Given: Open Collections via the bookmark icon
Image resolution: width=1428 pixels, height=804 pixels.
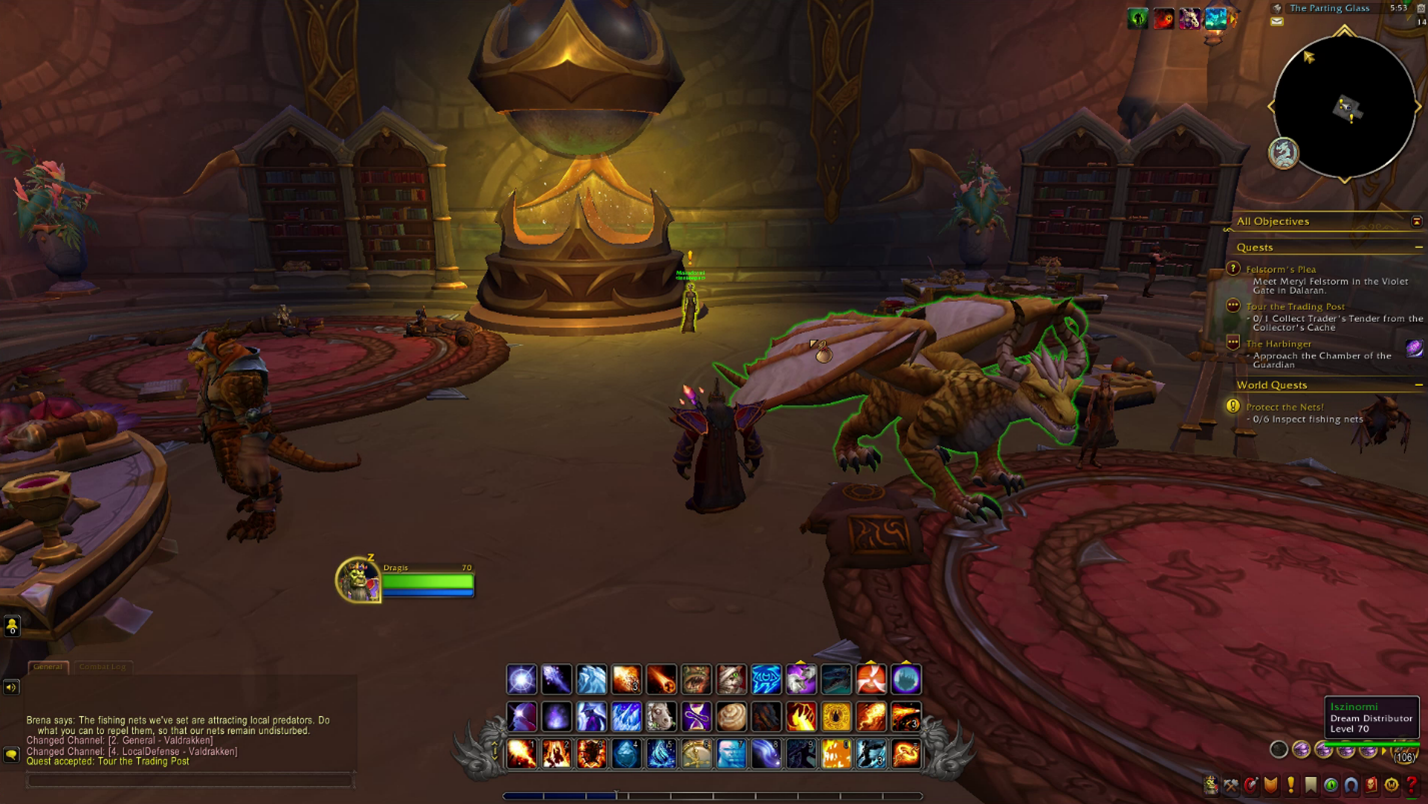Looking at the screenshot, I should 1312,785.
